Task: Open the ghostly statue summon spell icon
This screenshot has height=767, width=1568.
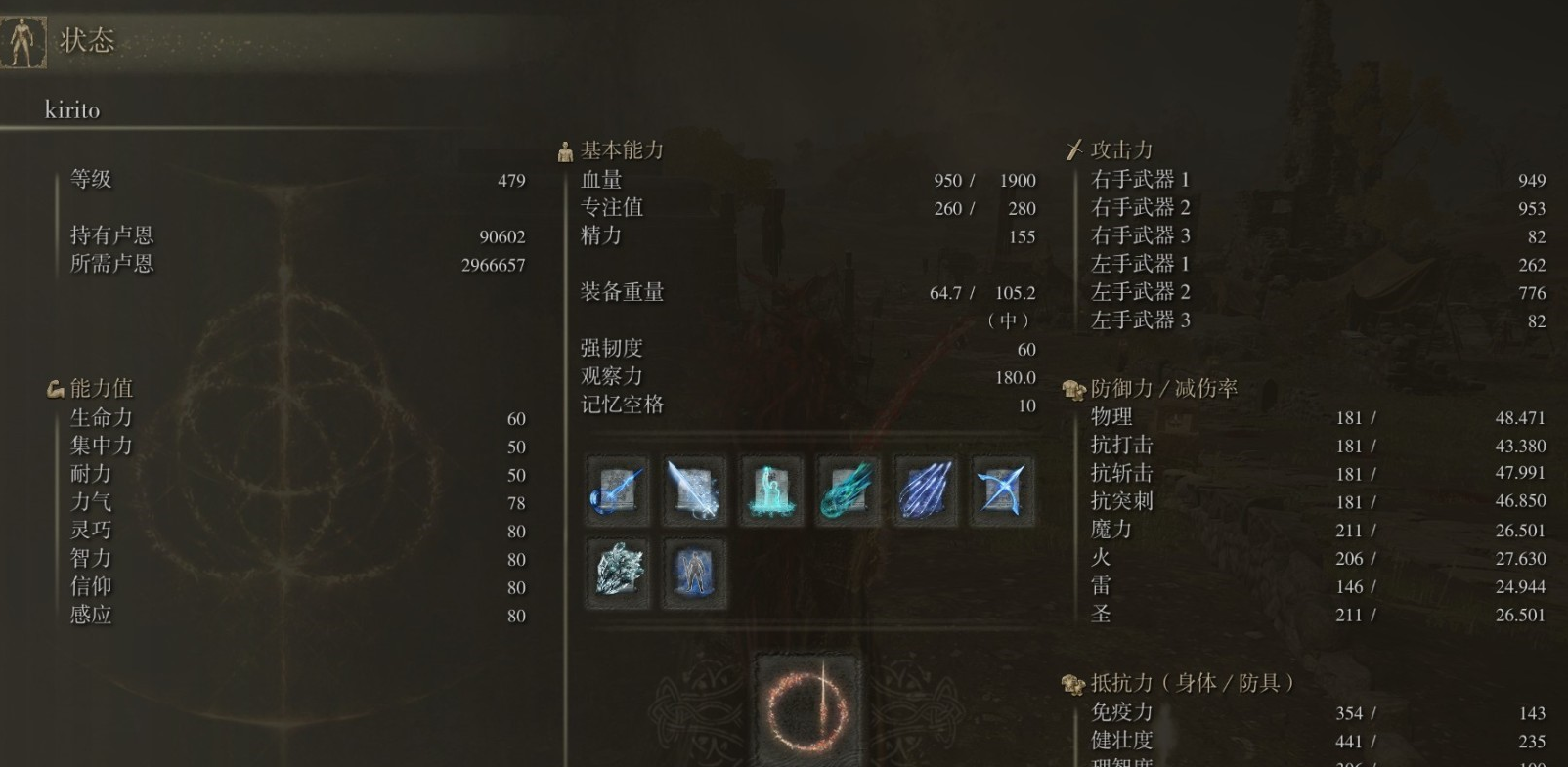Action: coord(771,490)
